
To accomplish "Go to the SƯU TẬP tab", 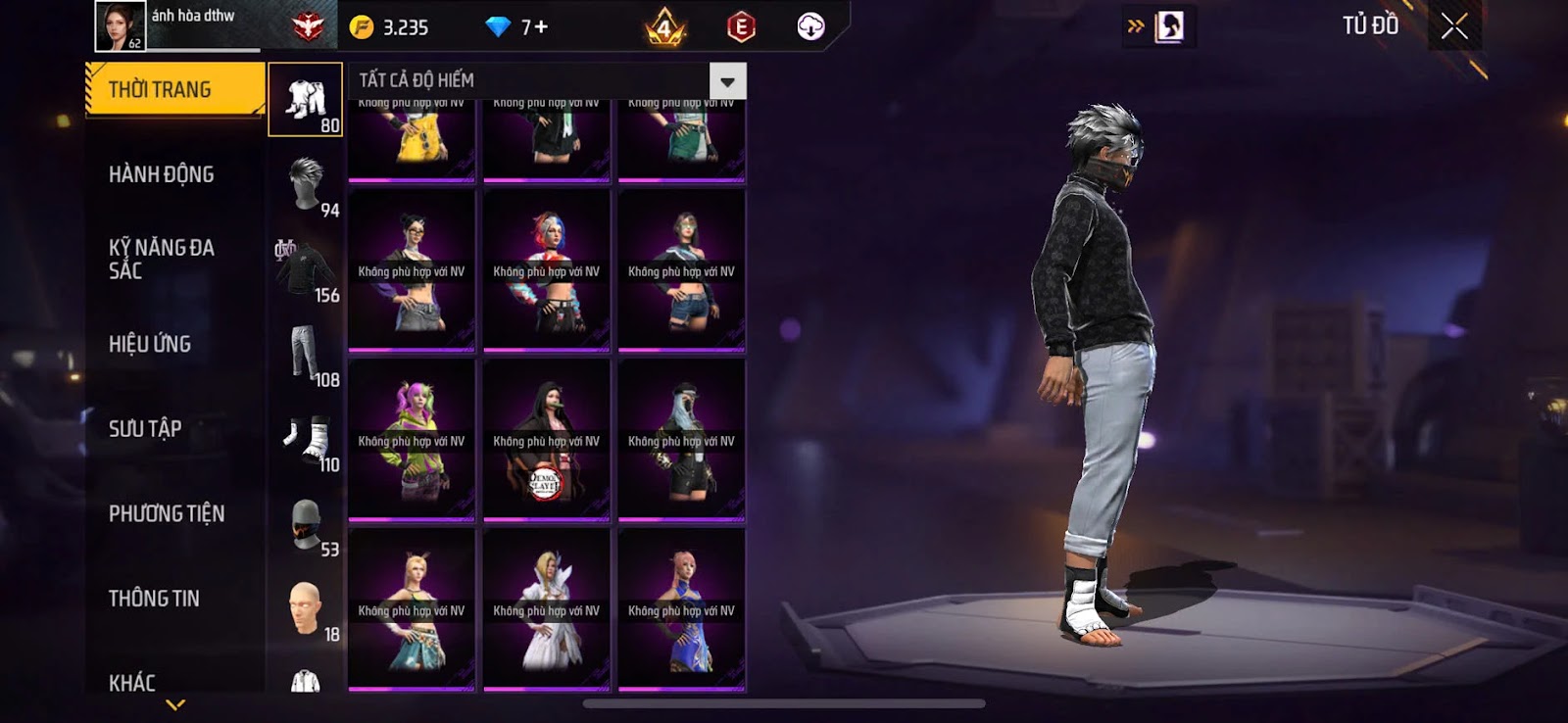I will coord(145,428).
